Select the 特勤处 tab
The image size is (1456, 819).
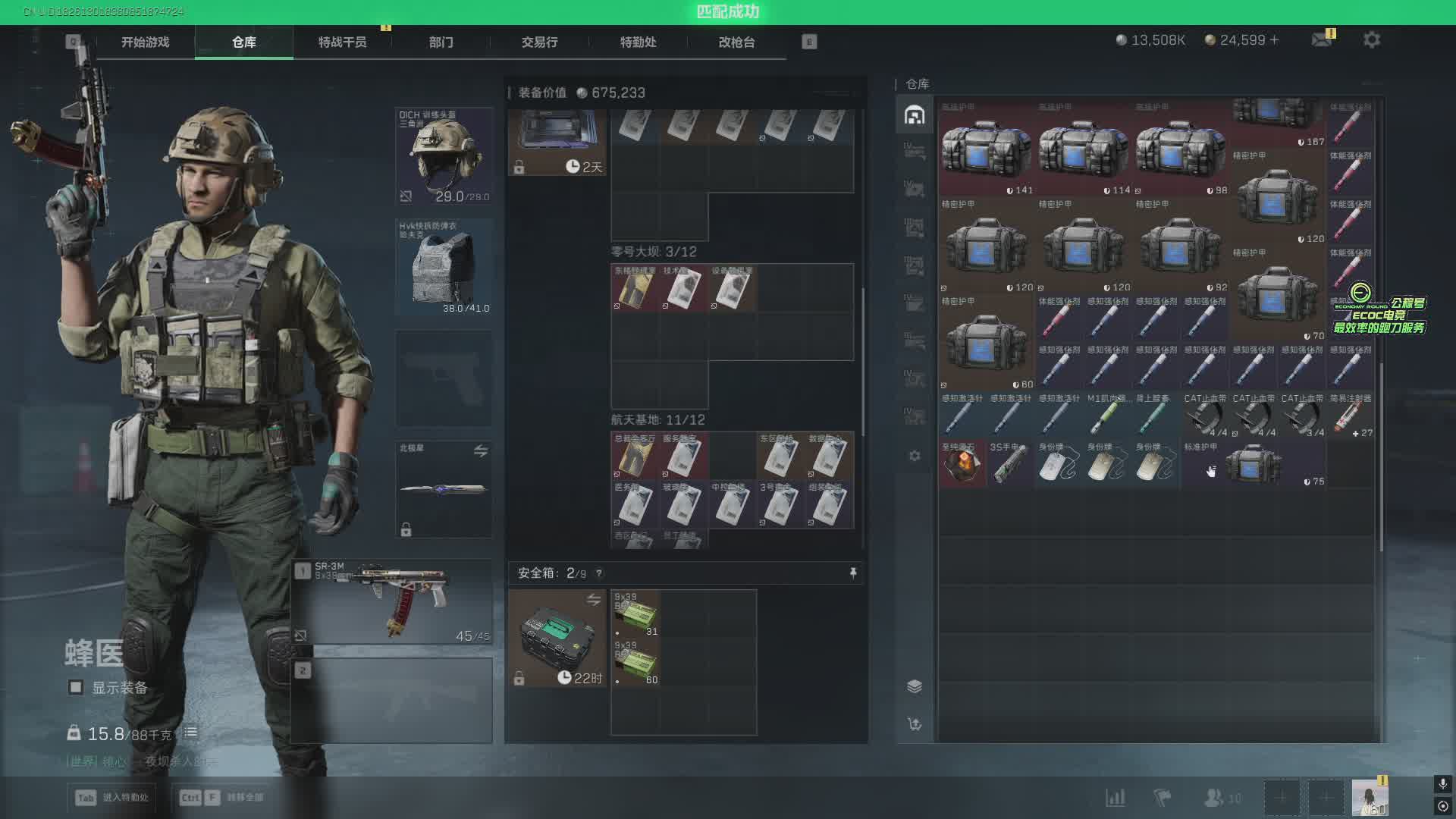[638, 42]
